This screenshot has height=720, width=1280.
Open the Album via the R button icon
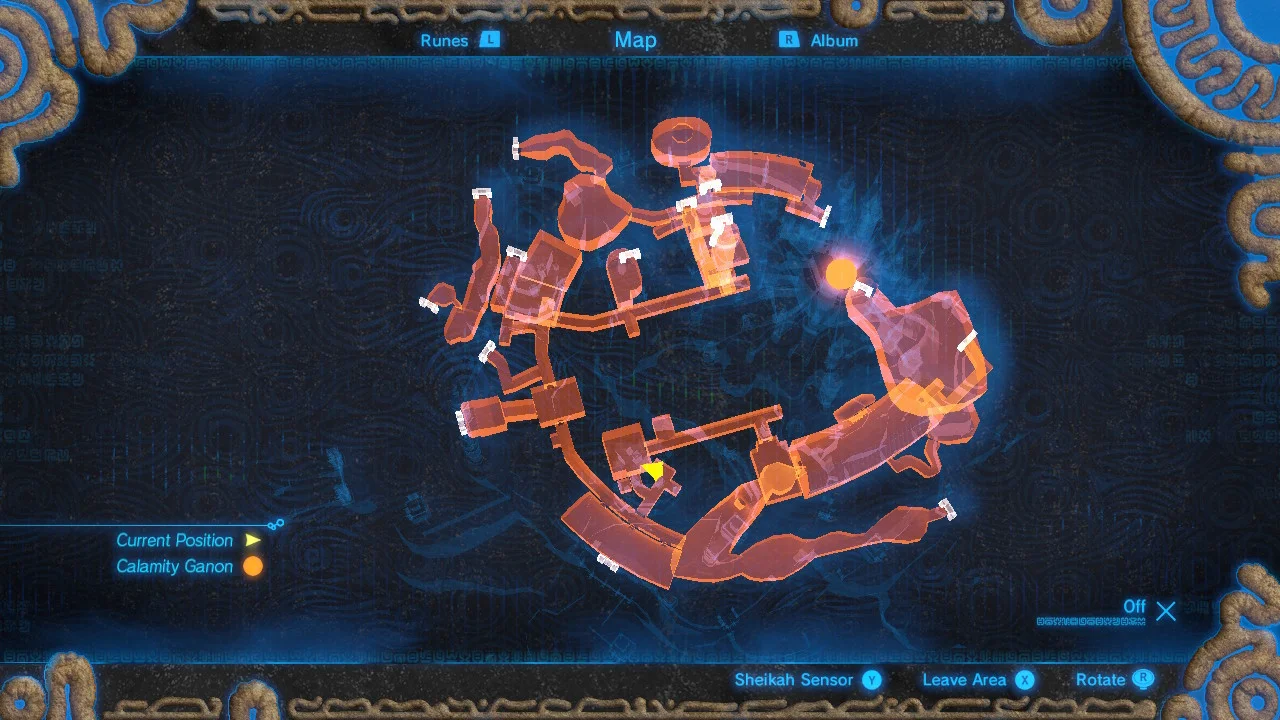point(789,40)
